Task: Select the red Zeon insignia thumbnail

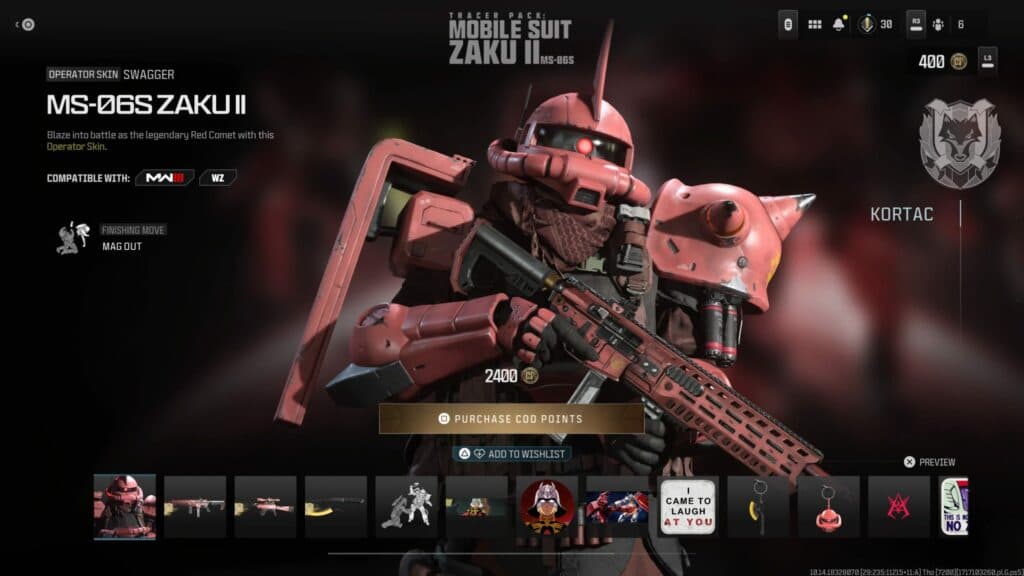Action: pyautogui.click(x=898, y=506)
